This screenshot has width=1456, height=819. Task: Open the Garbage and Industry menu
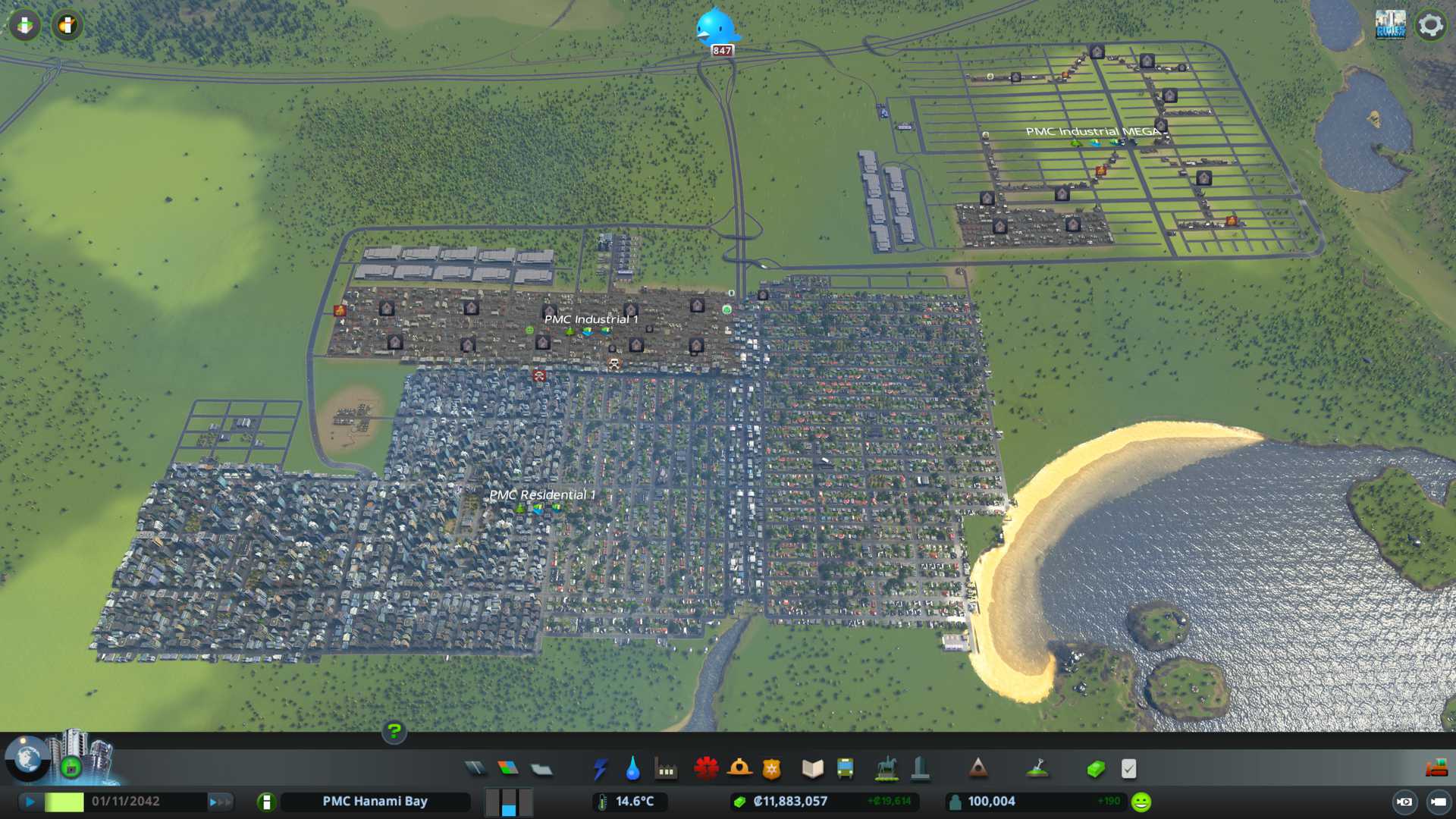coord(666,770)
